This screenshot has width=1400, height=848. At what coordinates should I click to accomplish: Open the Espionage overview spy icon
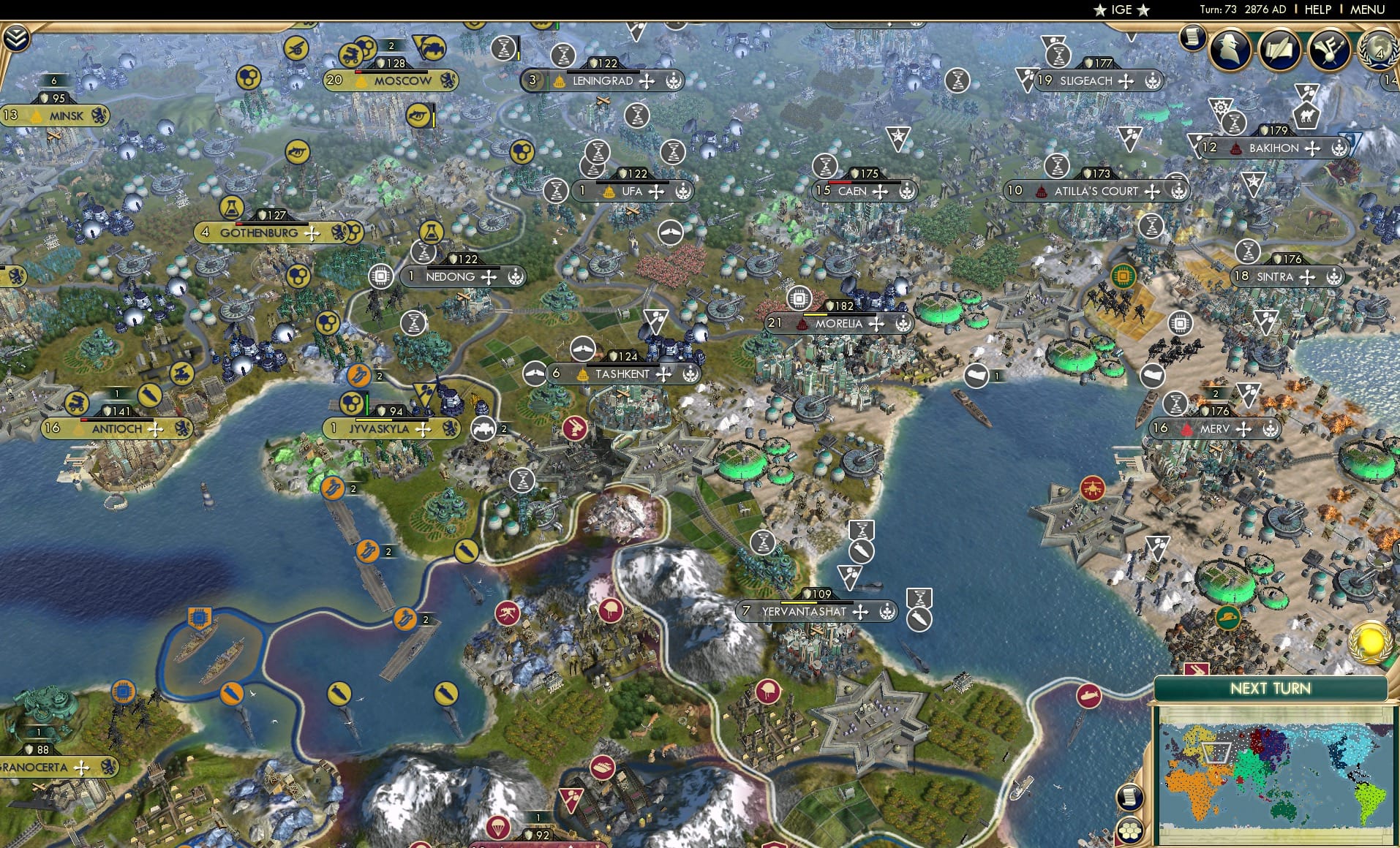coord(1230,50)
